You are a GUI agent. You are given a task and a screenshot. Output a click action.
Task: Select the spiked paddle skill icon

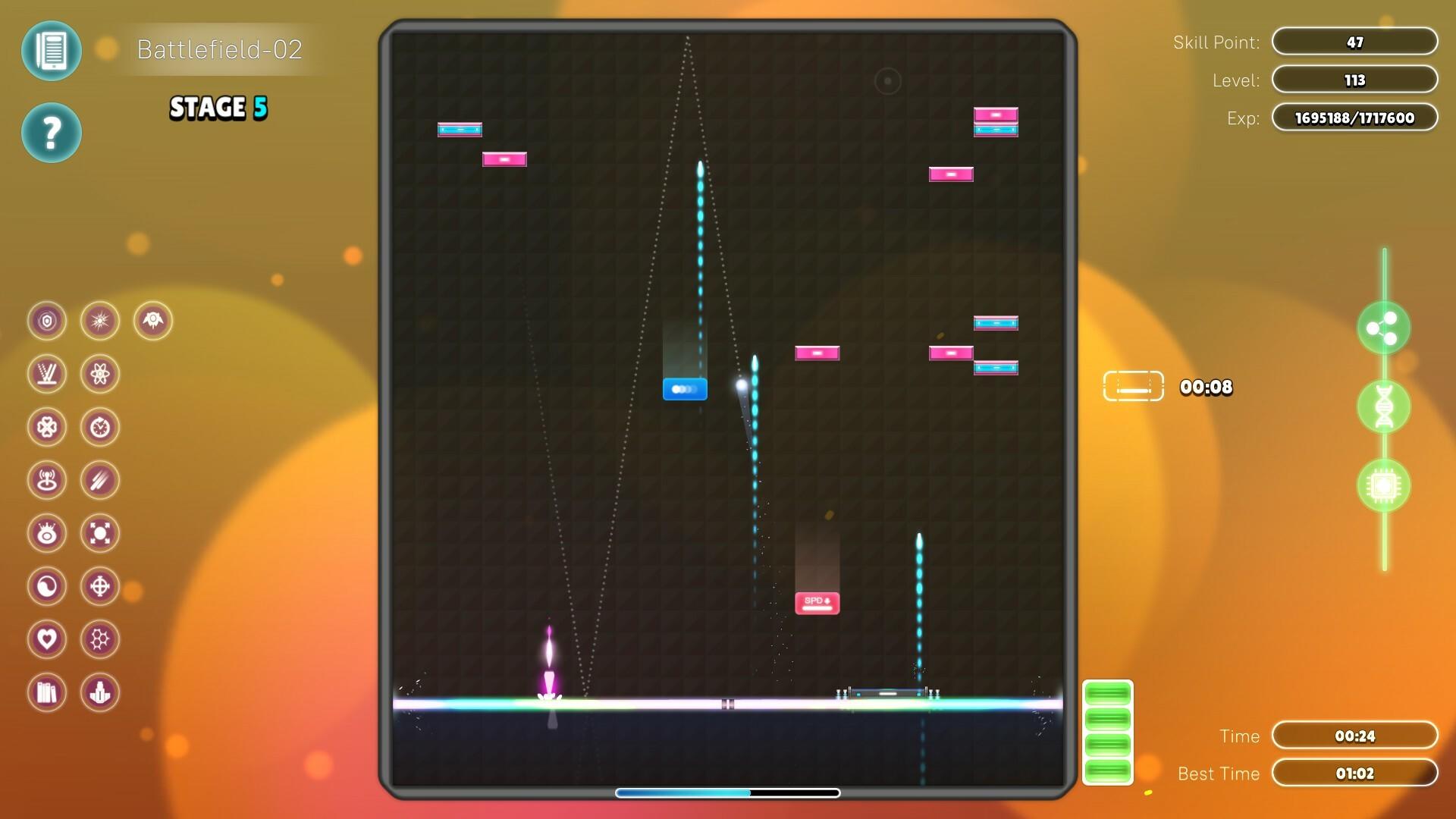click(47, 374)
